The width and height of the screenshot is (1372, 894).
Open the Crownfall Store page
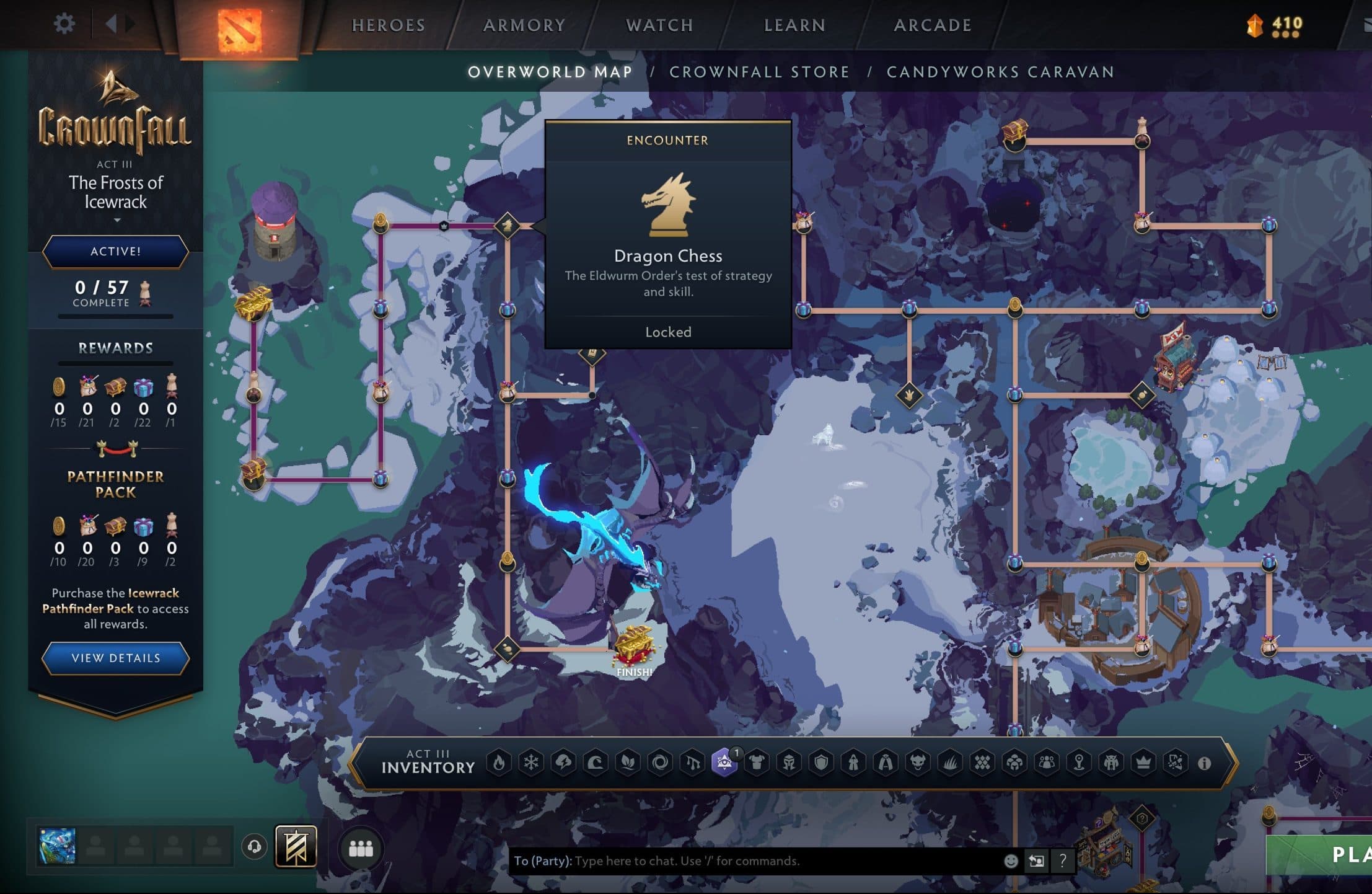759,72
